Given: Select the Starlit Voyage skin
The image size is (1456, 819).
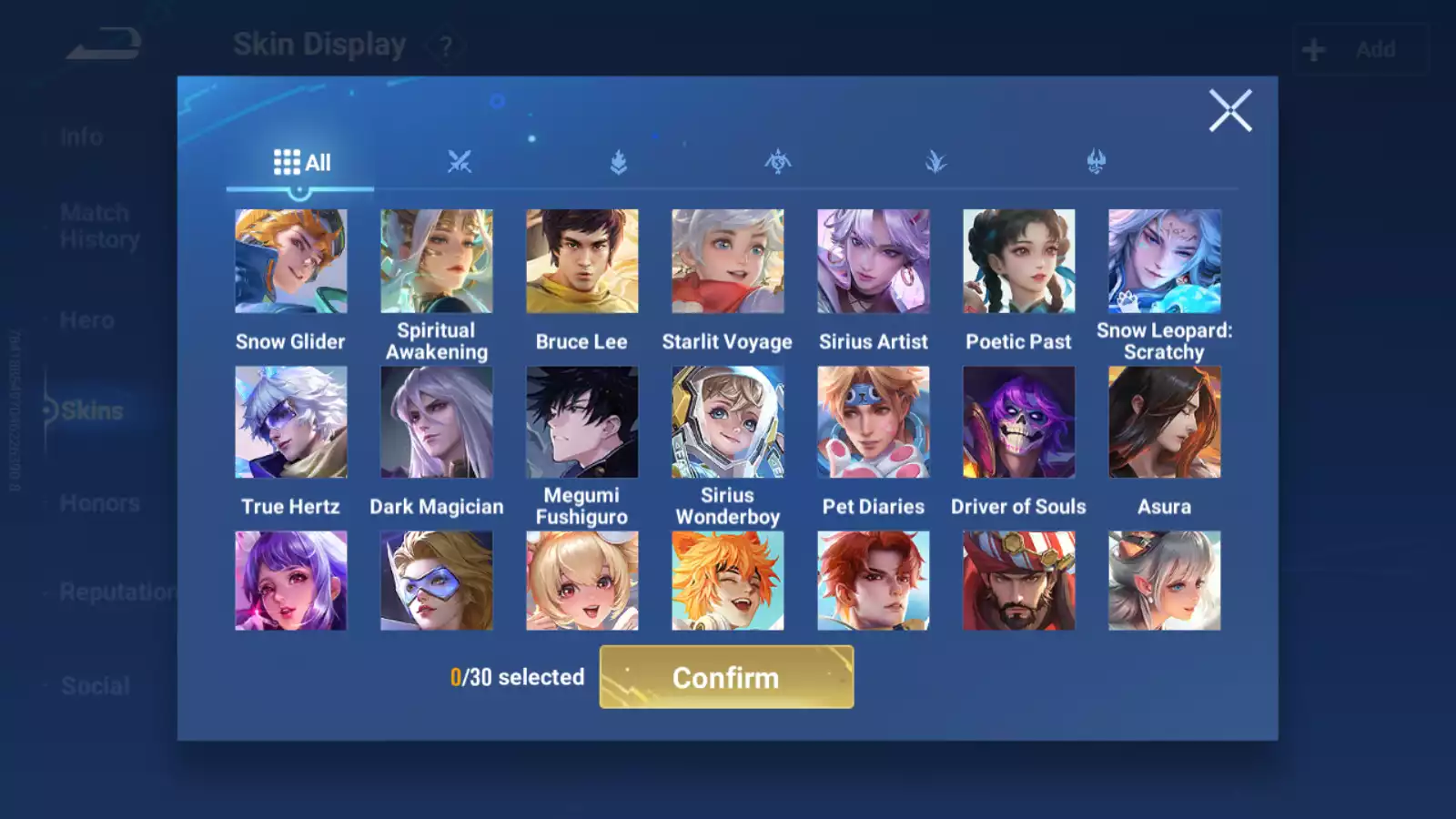Looking at the screenshot, I should click(x=727, y=261).
